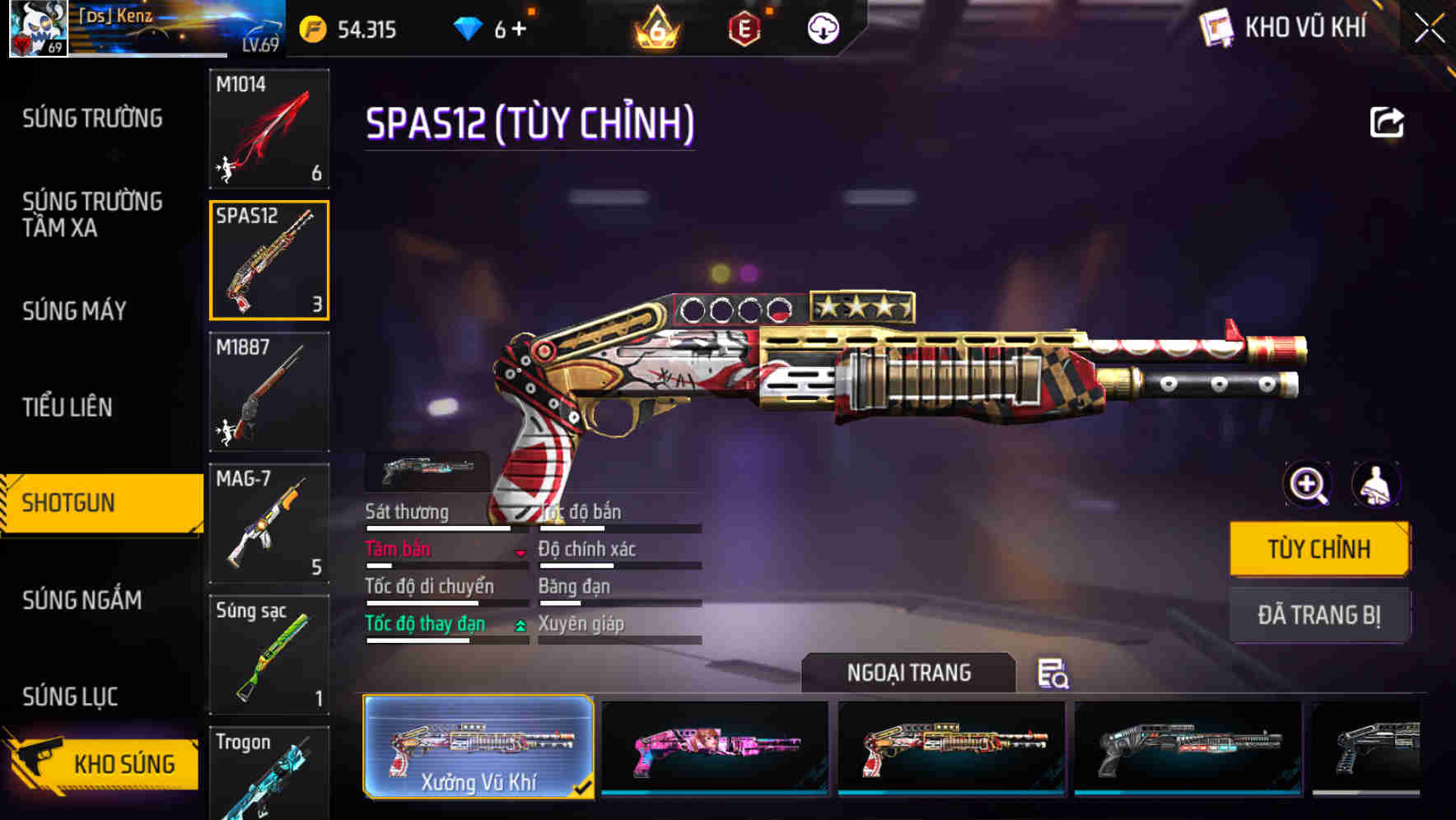The image size is (1456, 820).
Task: Open the Tùy Chỉnh customization button
Action: (1318, 548)
